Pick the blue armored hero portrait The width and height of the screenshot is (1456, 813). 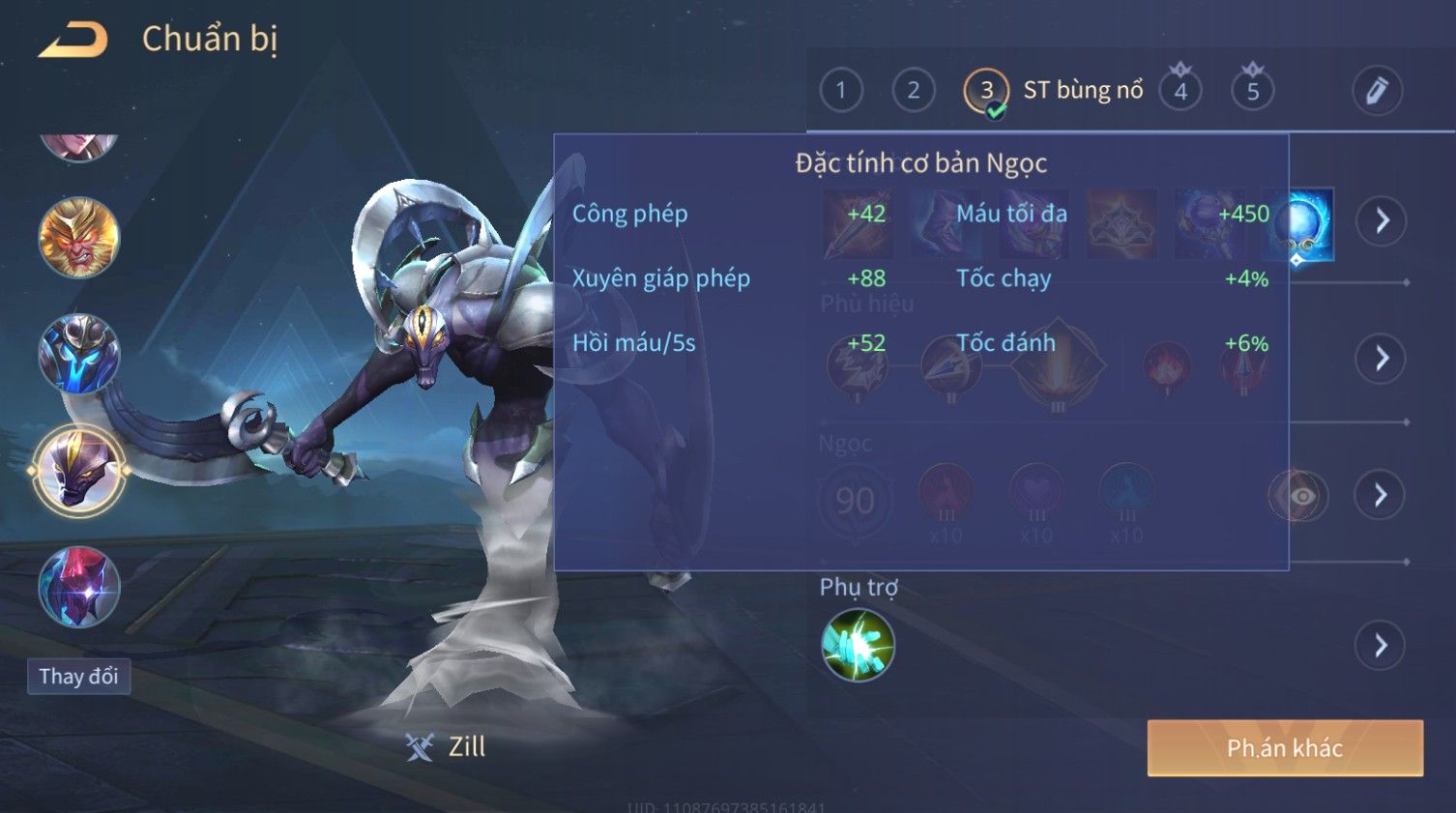79,354
